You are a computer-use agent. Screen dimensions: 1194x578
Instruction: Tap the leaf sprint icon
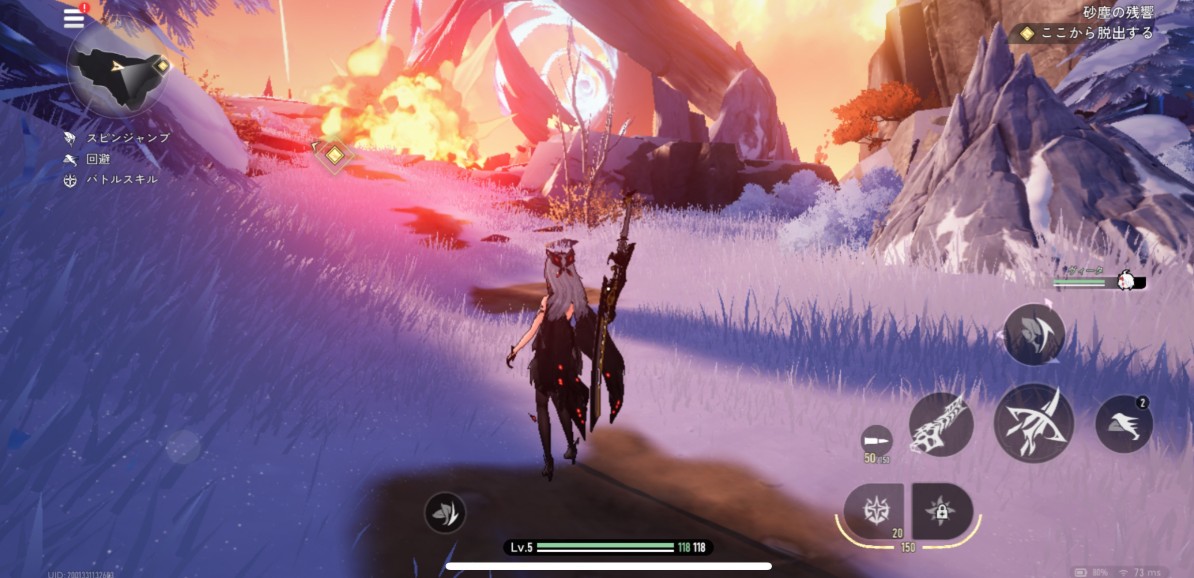[444, 513]
